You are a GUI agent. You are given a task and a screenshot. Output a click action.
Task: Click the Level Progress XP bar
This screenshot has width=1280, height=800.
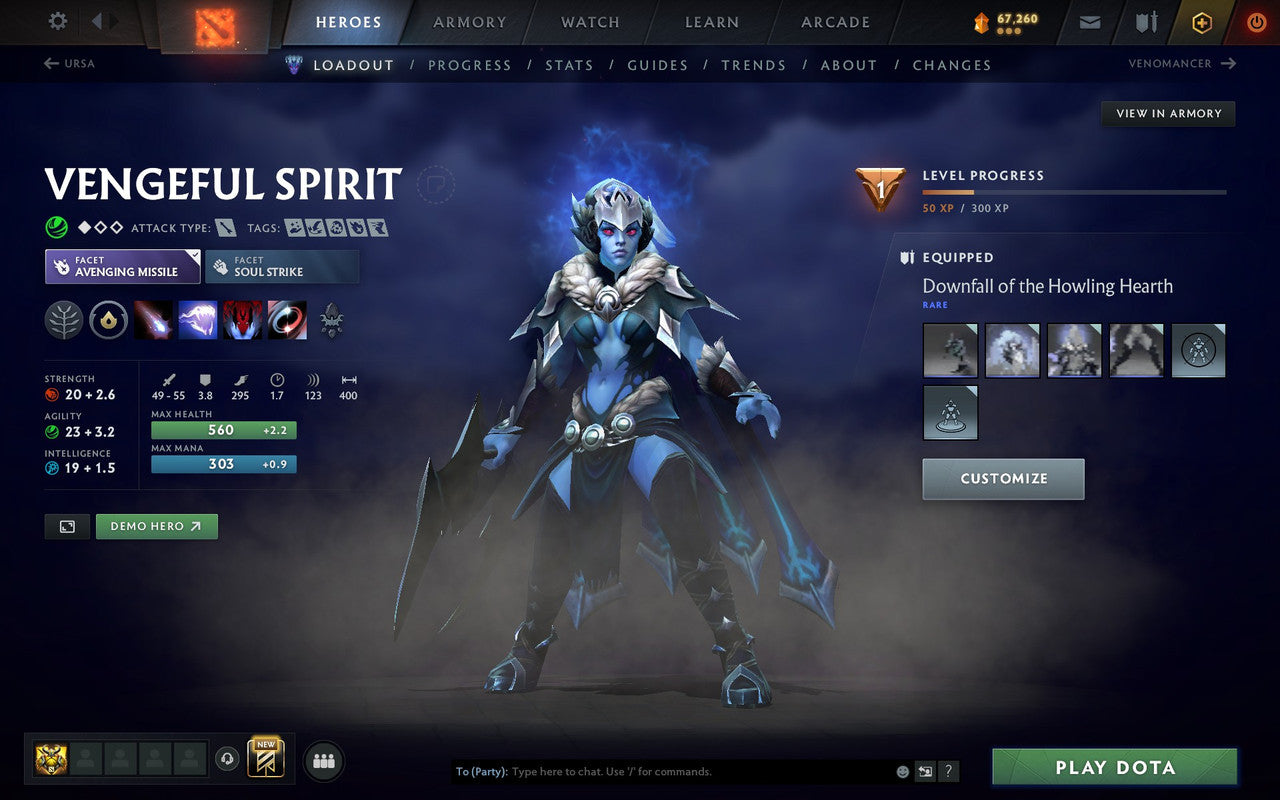coord(1075,192)
